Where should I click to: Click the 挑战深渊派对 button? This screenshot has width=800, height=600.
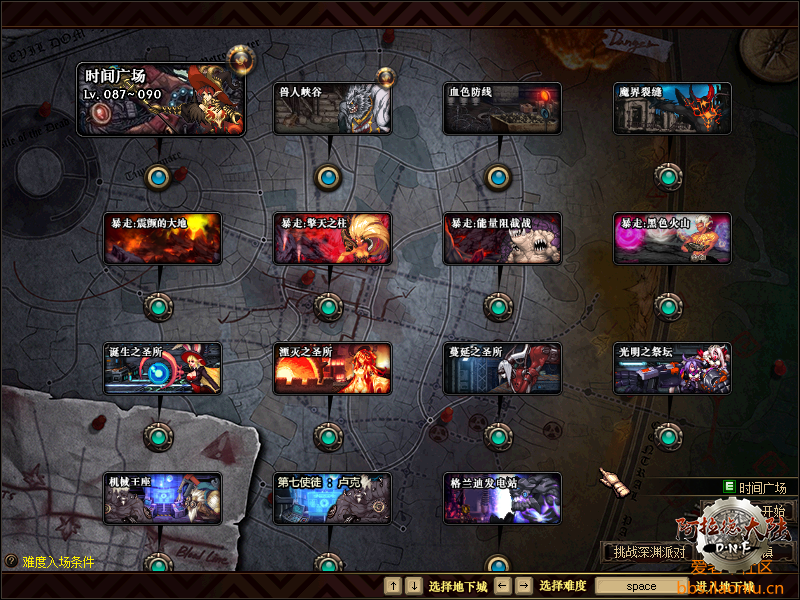pyautogui.click(x=650, y=551)
